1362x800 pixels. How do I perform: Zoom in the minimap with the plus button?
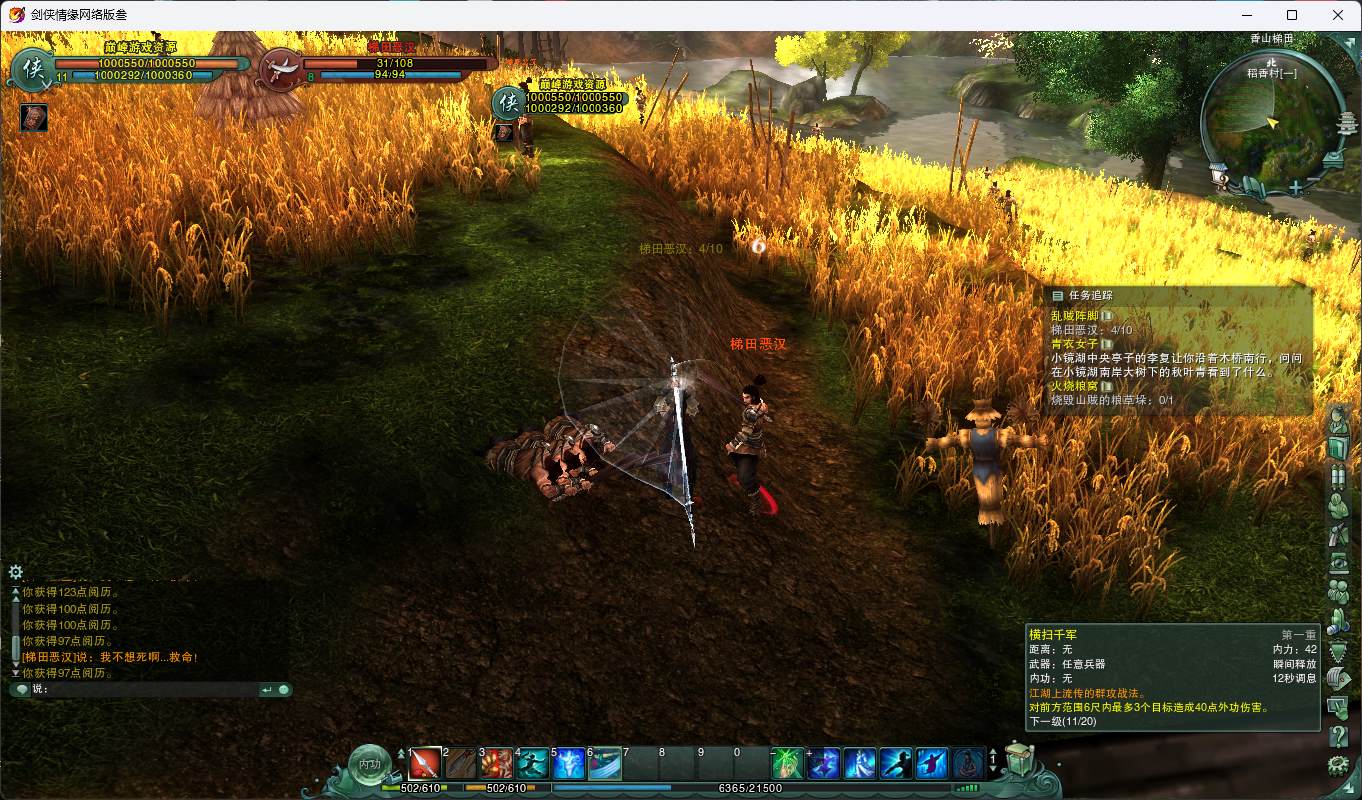pyautogui.click(x=1296, y=187)
